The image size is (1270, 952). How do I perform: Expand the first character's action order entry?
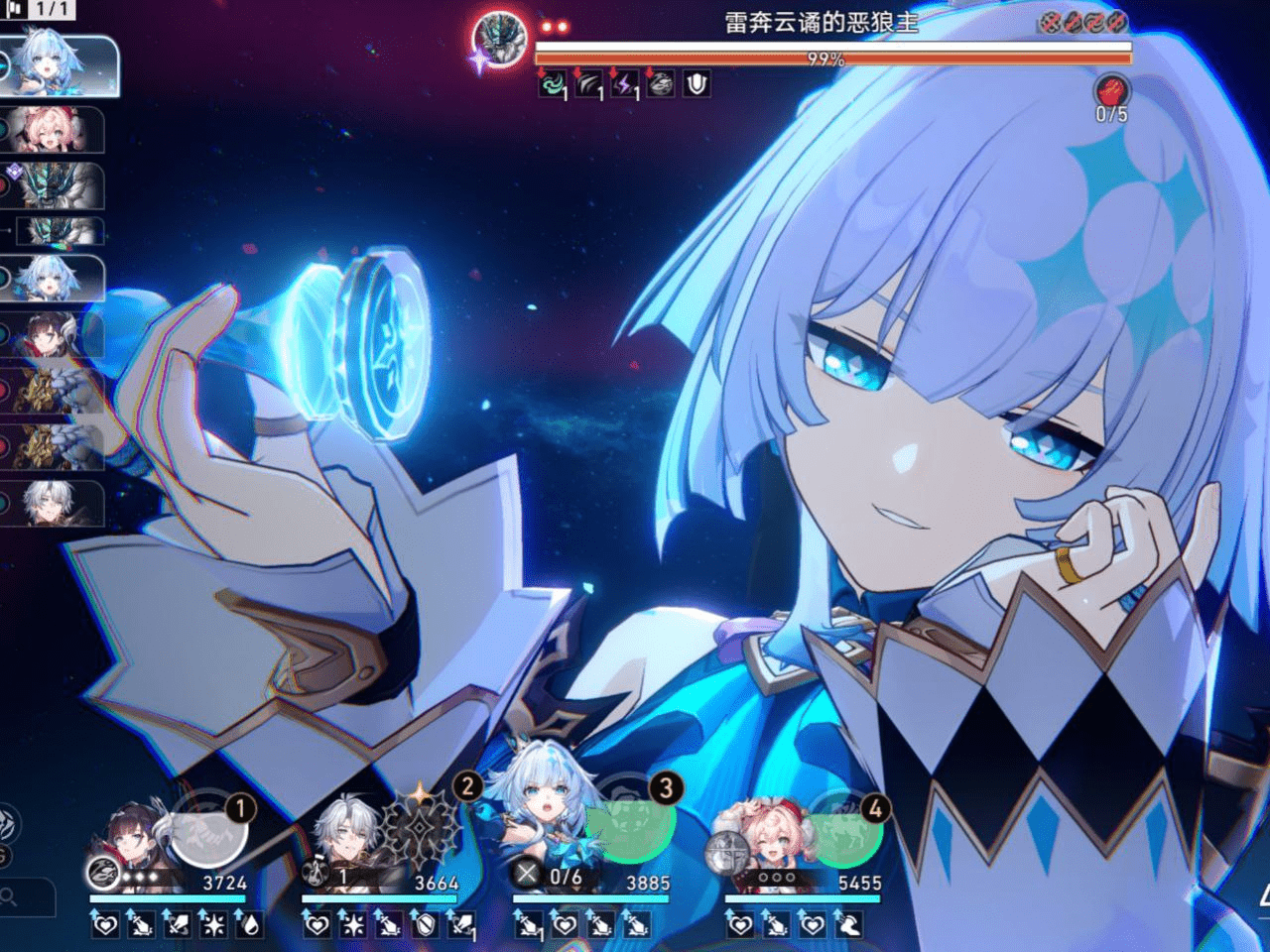coord(55,64)
